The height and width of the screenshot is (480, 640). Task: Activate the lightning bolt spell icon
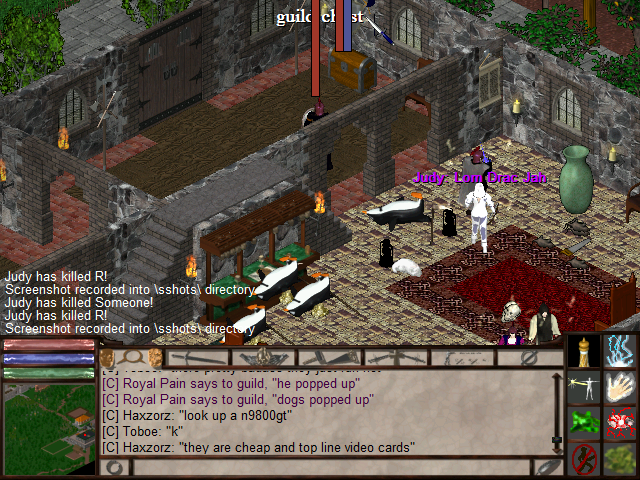[x=621, y=351]
